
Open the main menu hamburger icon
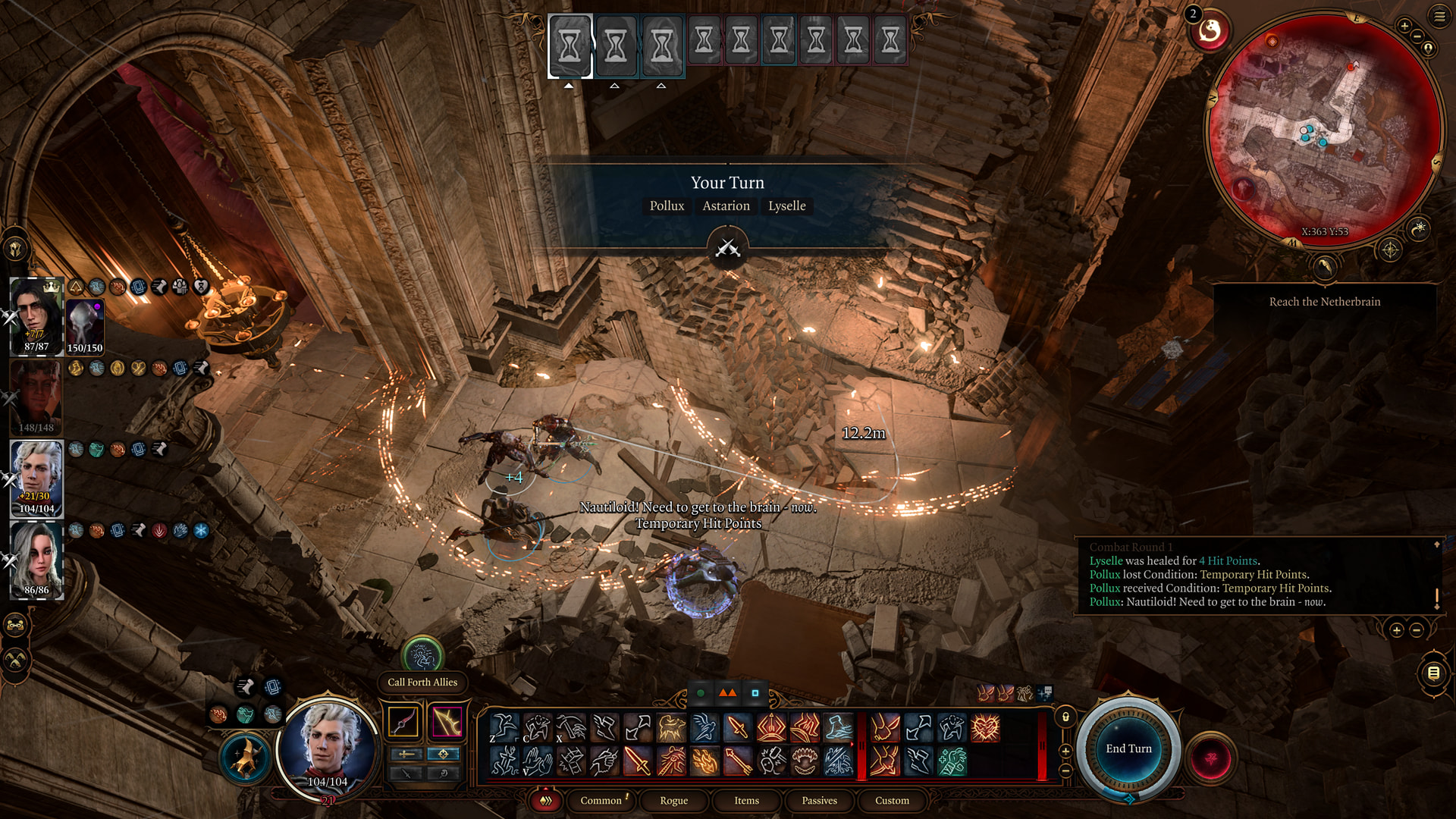point(1439,17)
